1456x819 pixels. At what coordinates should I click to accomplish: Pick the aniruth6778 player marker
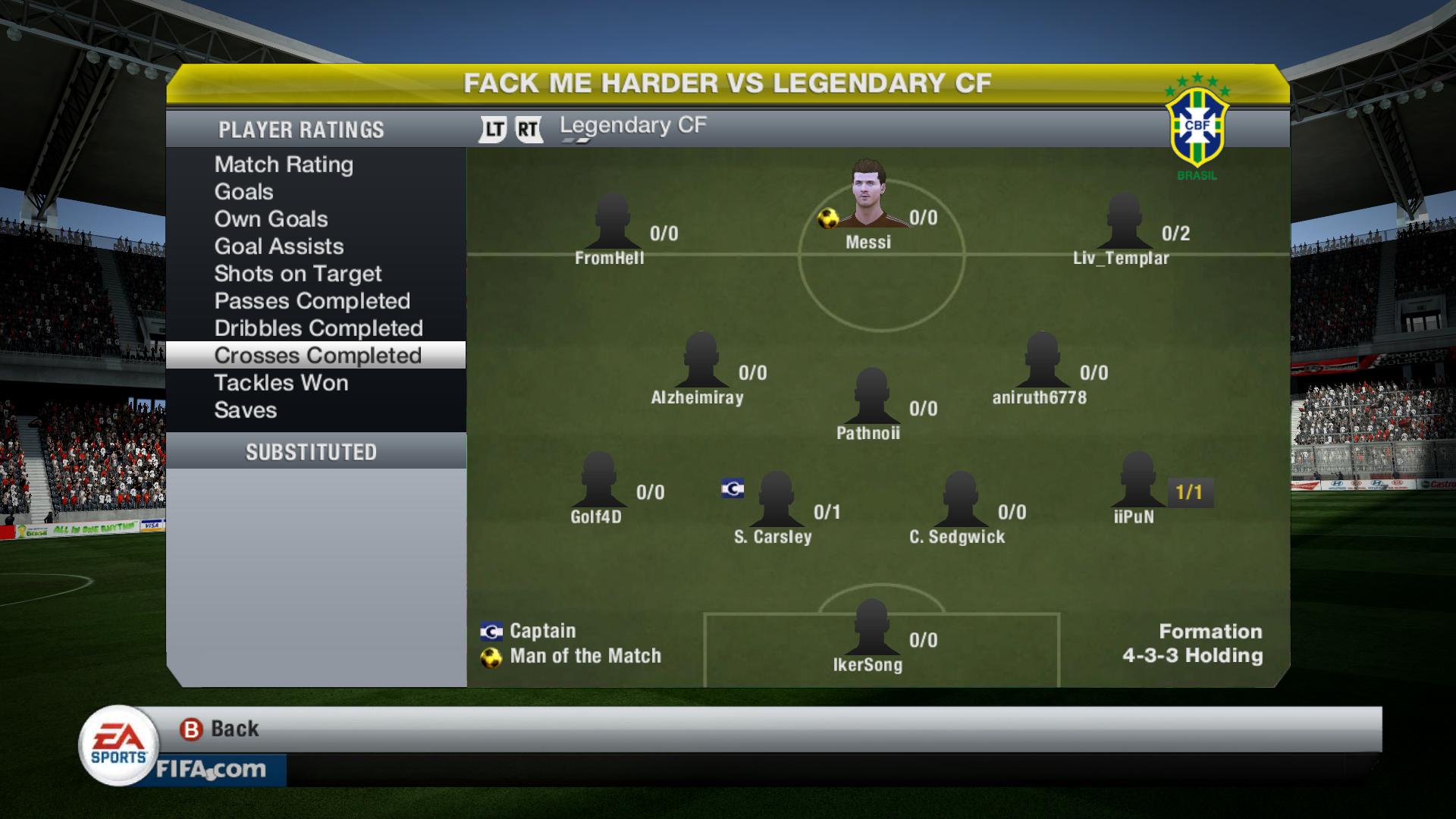point(1041,360)
